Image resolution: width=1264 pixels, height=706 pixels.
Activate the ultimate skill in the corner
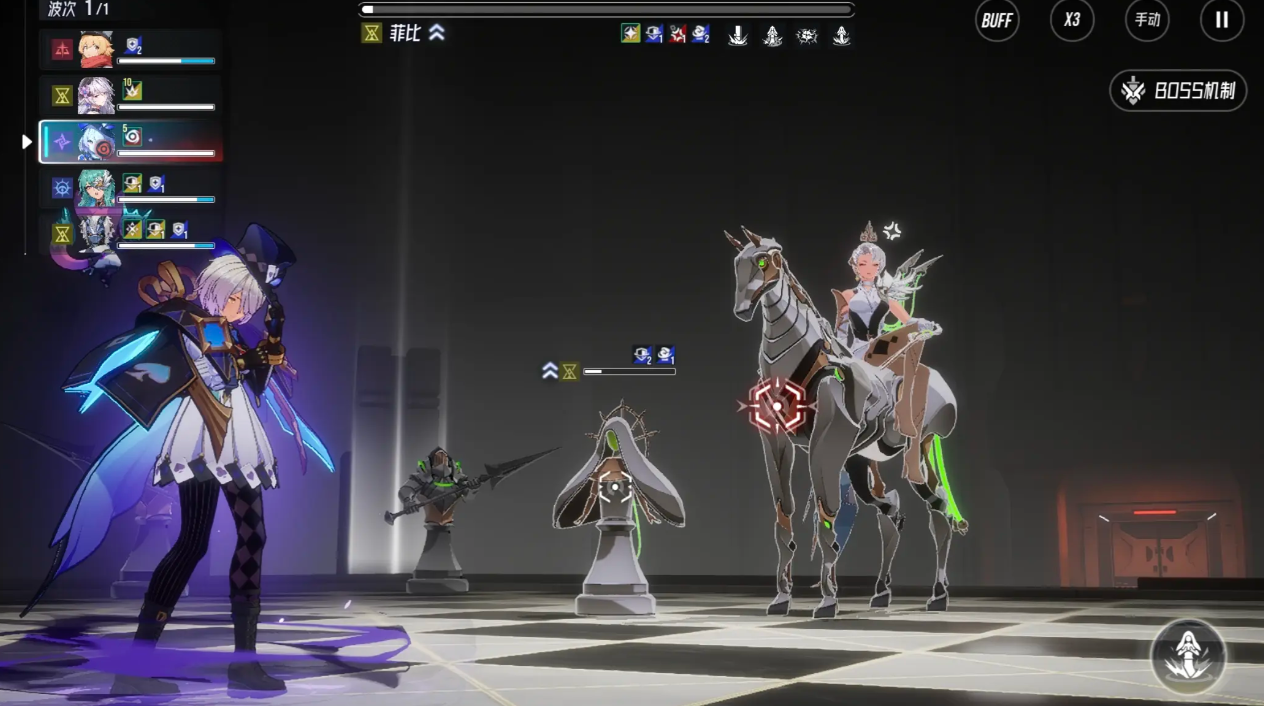1188,657
